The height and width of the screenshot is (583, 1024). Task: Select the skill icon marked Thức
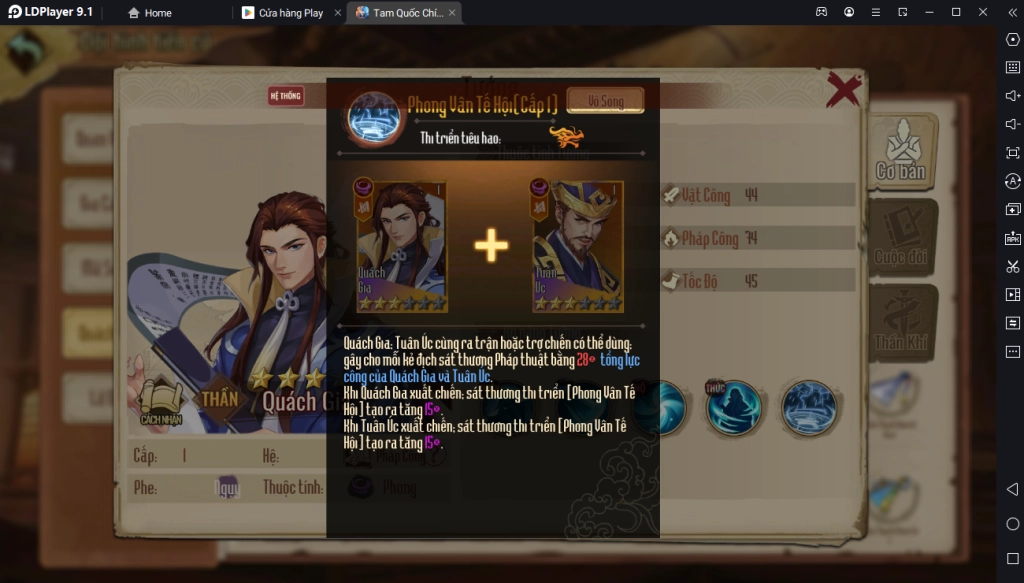point(734,406)
